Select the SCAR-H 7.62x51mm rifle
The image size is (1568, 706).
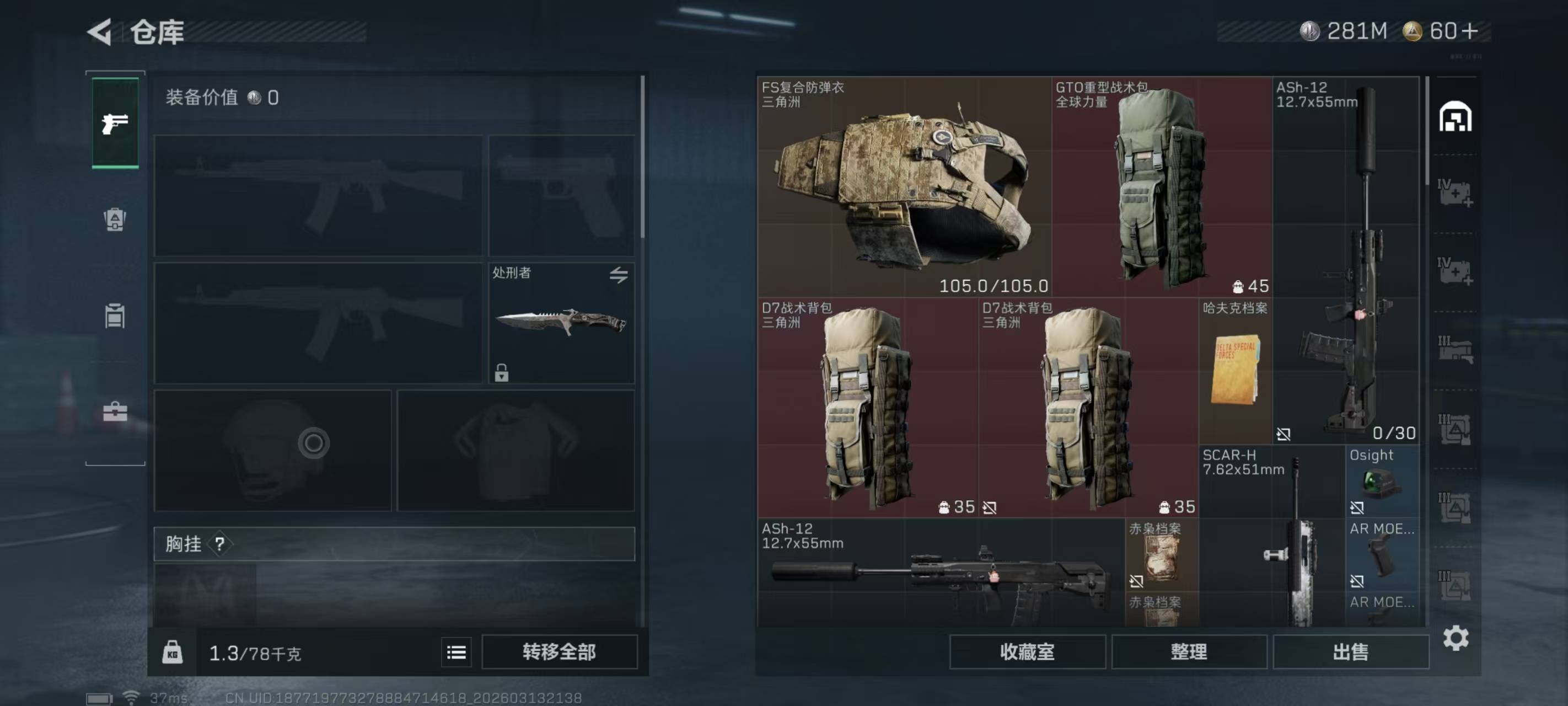(x=1271, y=536)
